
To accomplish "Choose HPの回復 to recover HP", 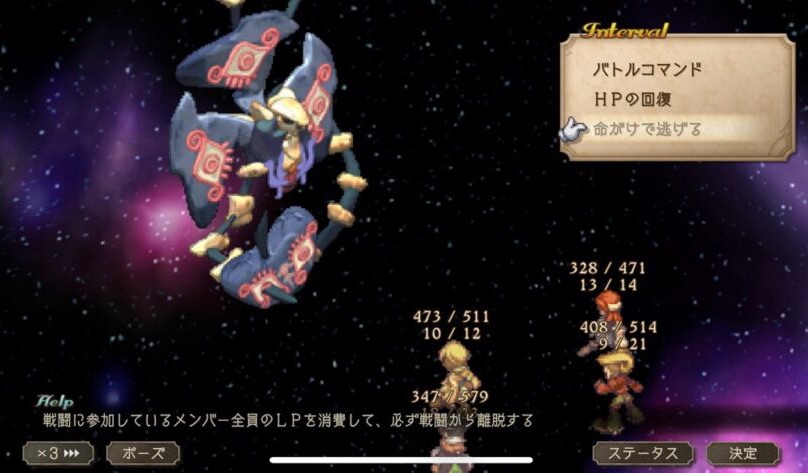I will [647, 100].
